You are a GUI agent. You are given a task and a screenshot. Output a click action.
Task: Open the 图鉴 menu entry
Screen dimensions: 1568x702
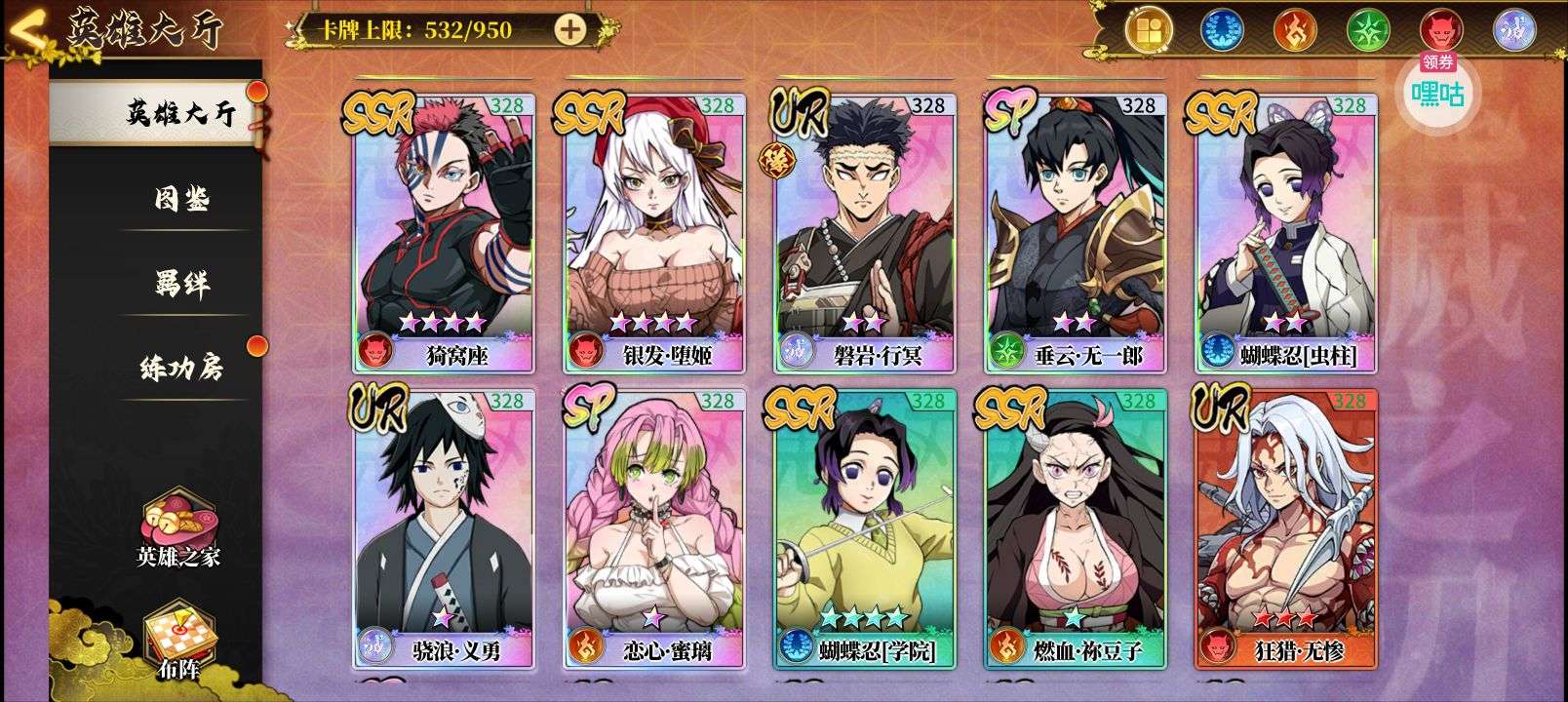click(x=181, y=199)
